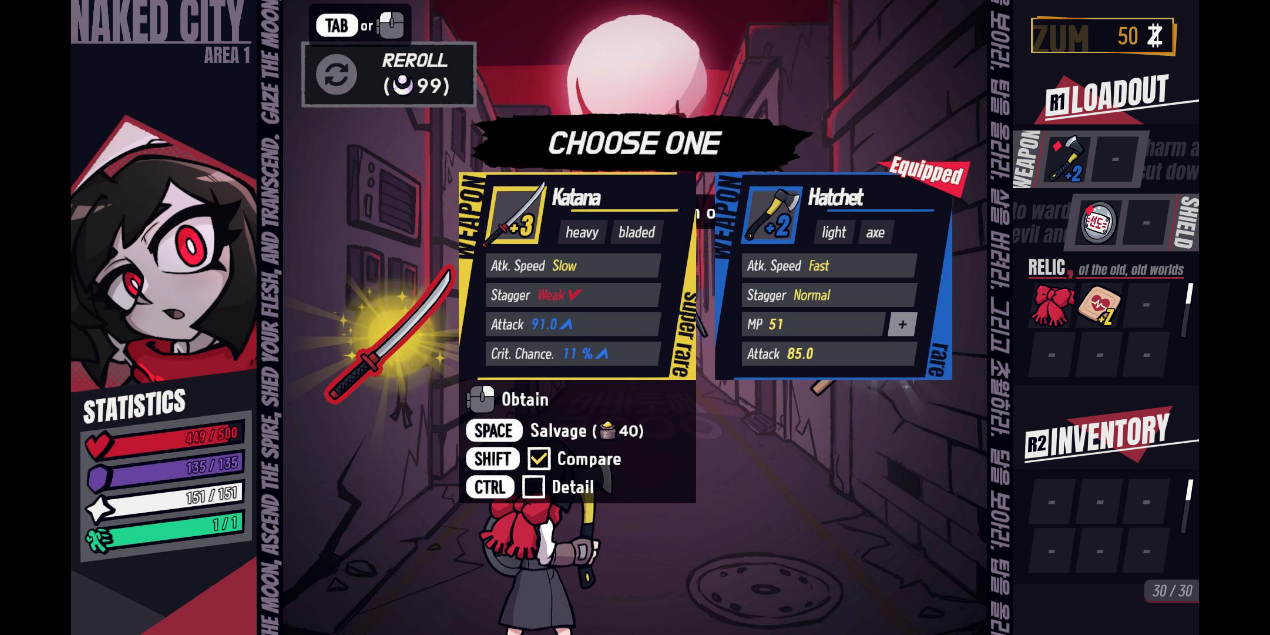
Task: Toggle the Compare checkbox
Action: tap(539, 459)
